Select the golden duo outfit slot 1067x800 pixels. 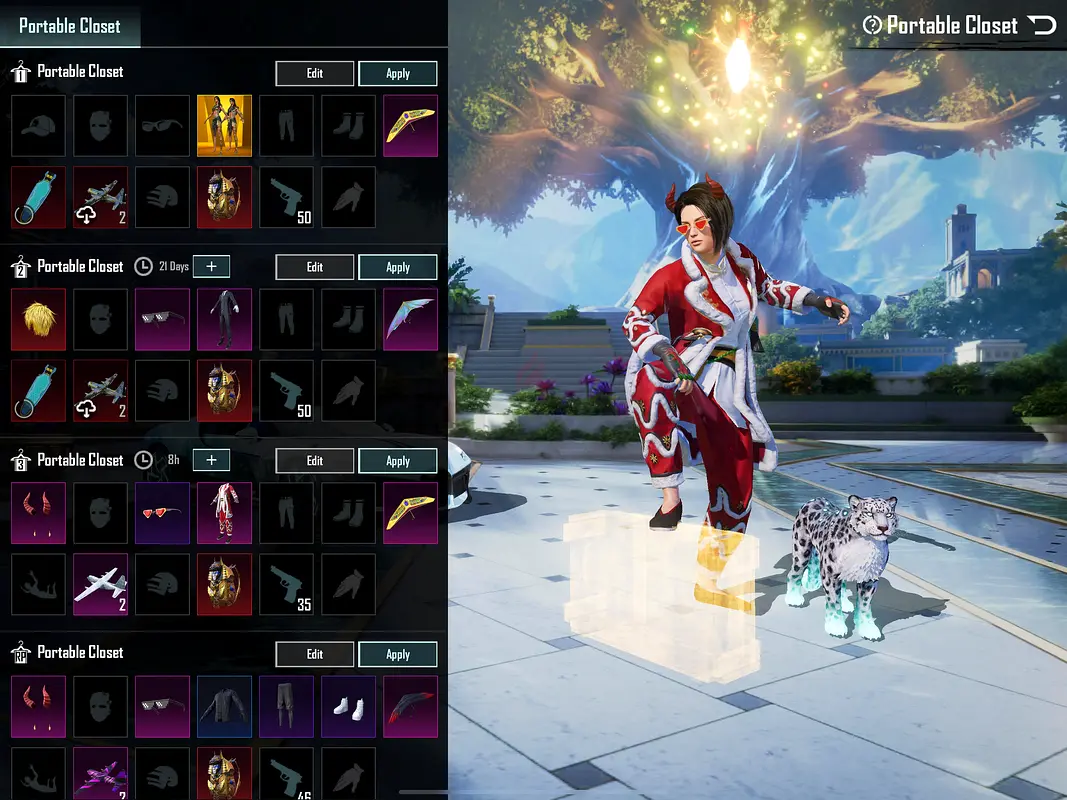pos(224,126)
